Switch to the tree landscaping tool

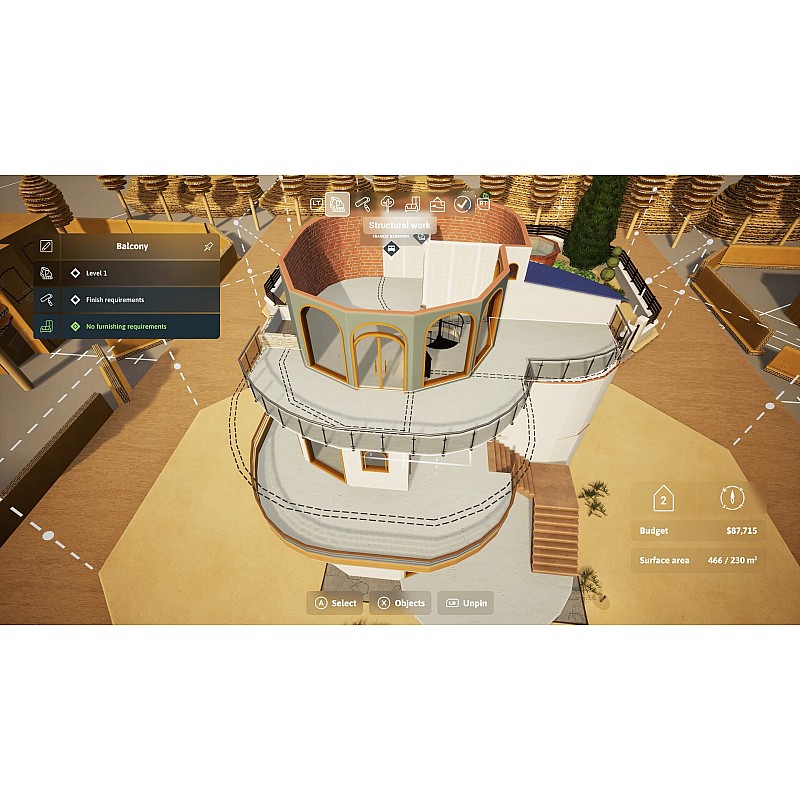(388, 204)
